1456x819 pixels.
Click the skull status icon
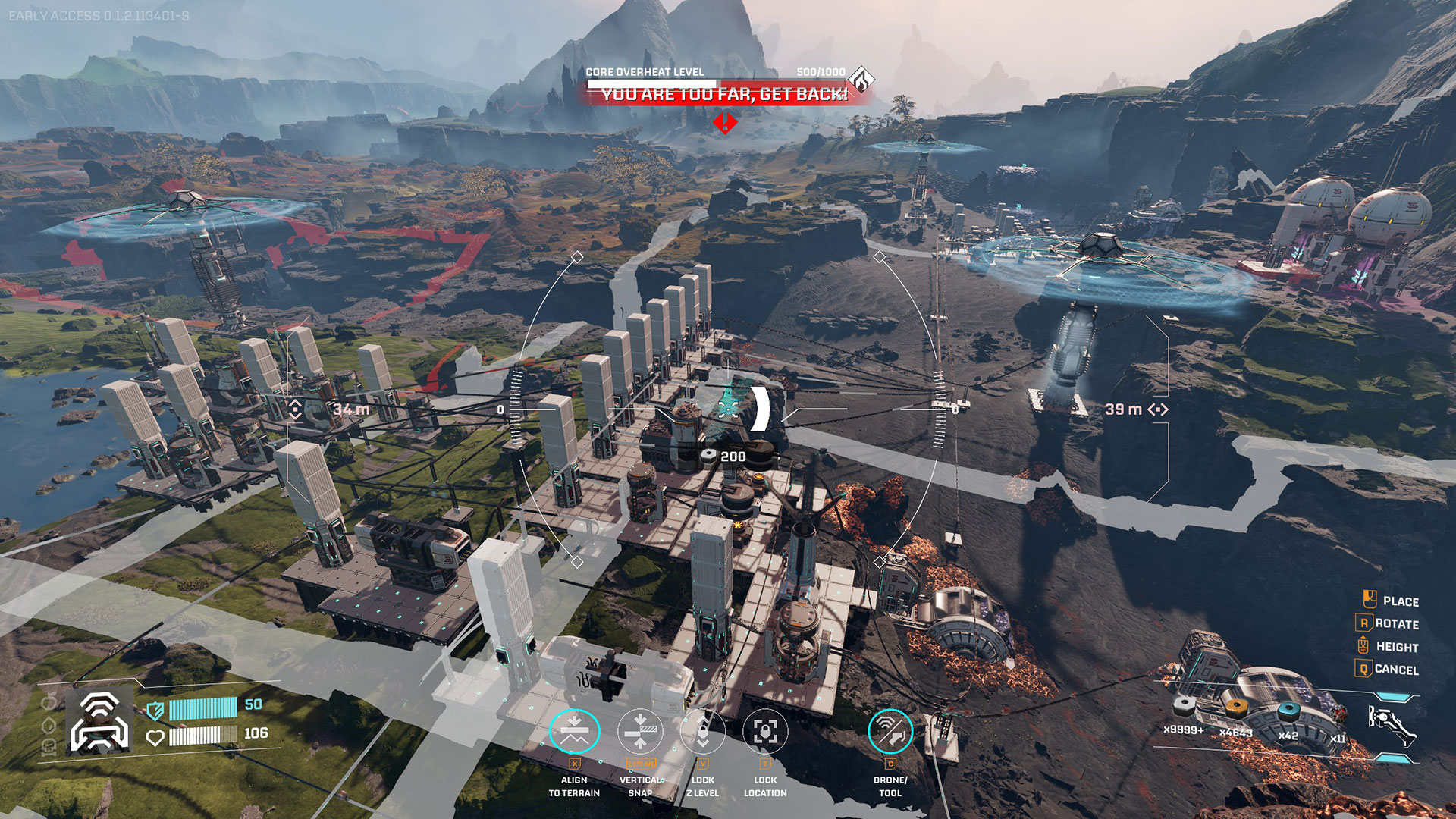[x=49, y=748]
